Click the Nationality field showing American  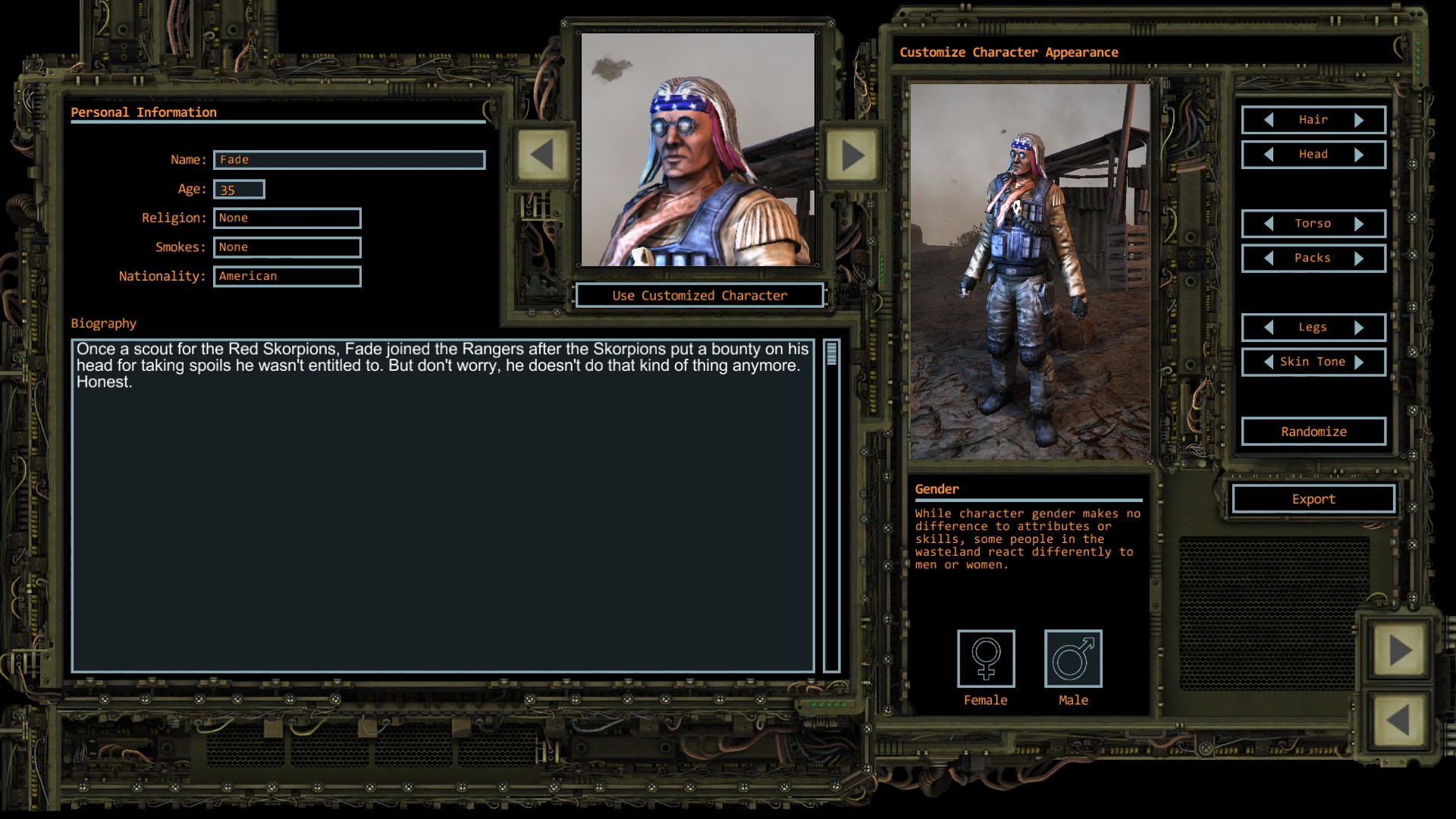click(x=287, y=276)
